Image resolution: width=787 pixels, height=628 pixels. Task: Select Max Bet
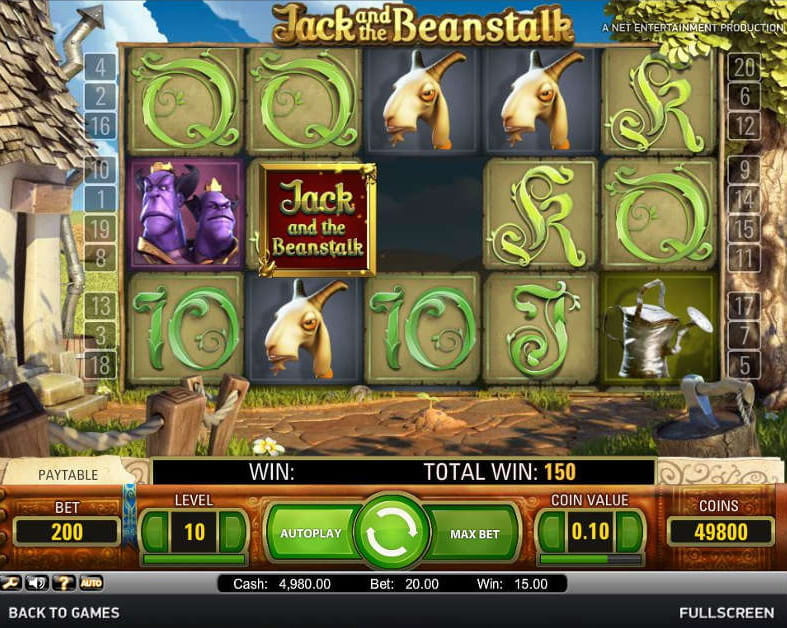pyautogui.click(x=474, y=534)
